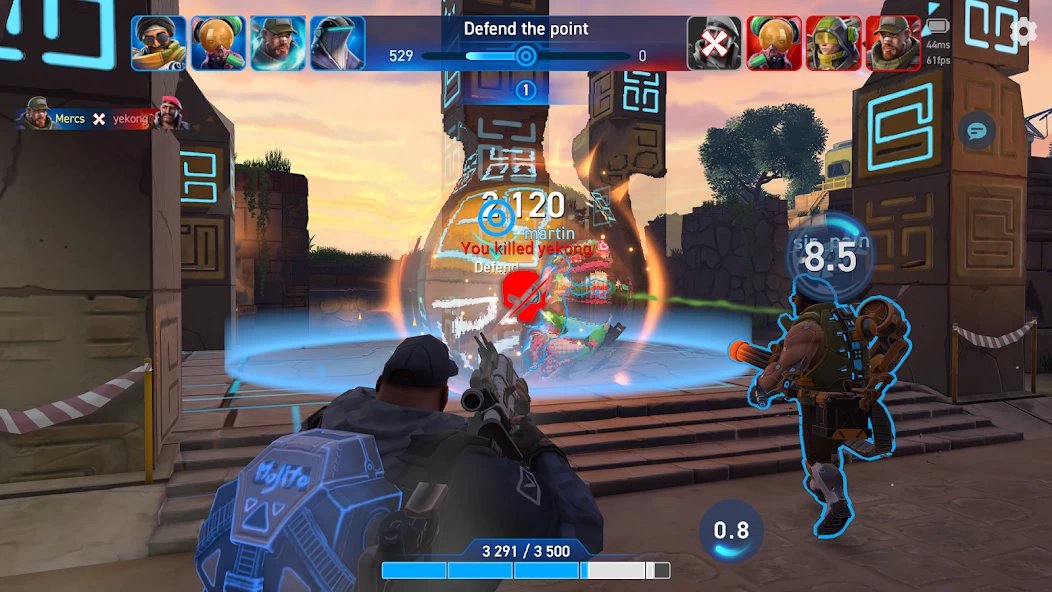The height and width of the screenshot is (592, 1052).
Task: Select the blue-team sunglasses and yellow scarf portrait
Action: (158, 43)
